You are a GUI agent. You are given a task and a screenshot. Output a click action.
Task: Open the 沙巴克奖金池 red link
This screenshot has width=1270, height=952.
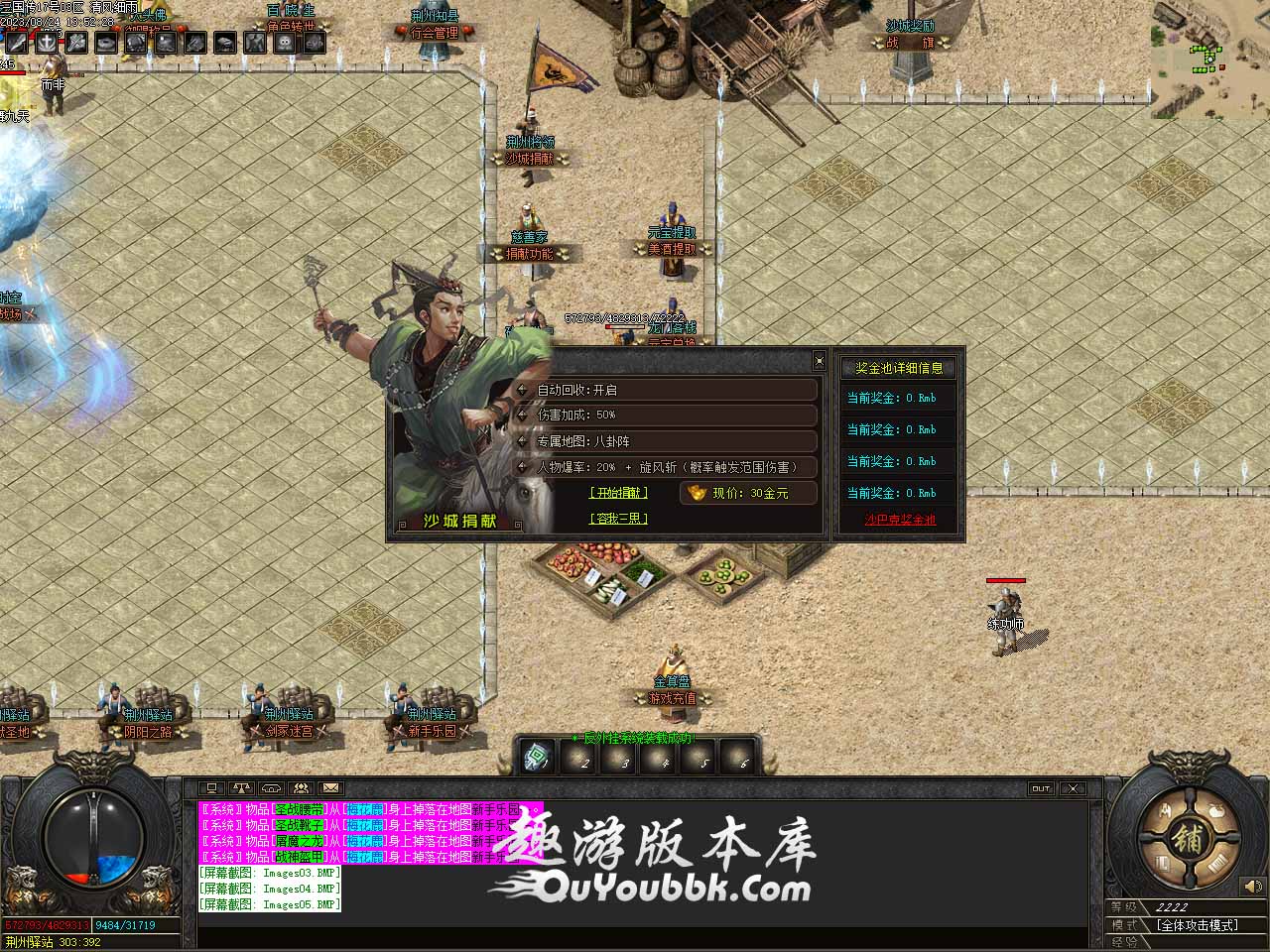tap(900, 520)
